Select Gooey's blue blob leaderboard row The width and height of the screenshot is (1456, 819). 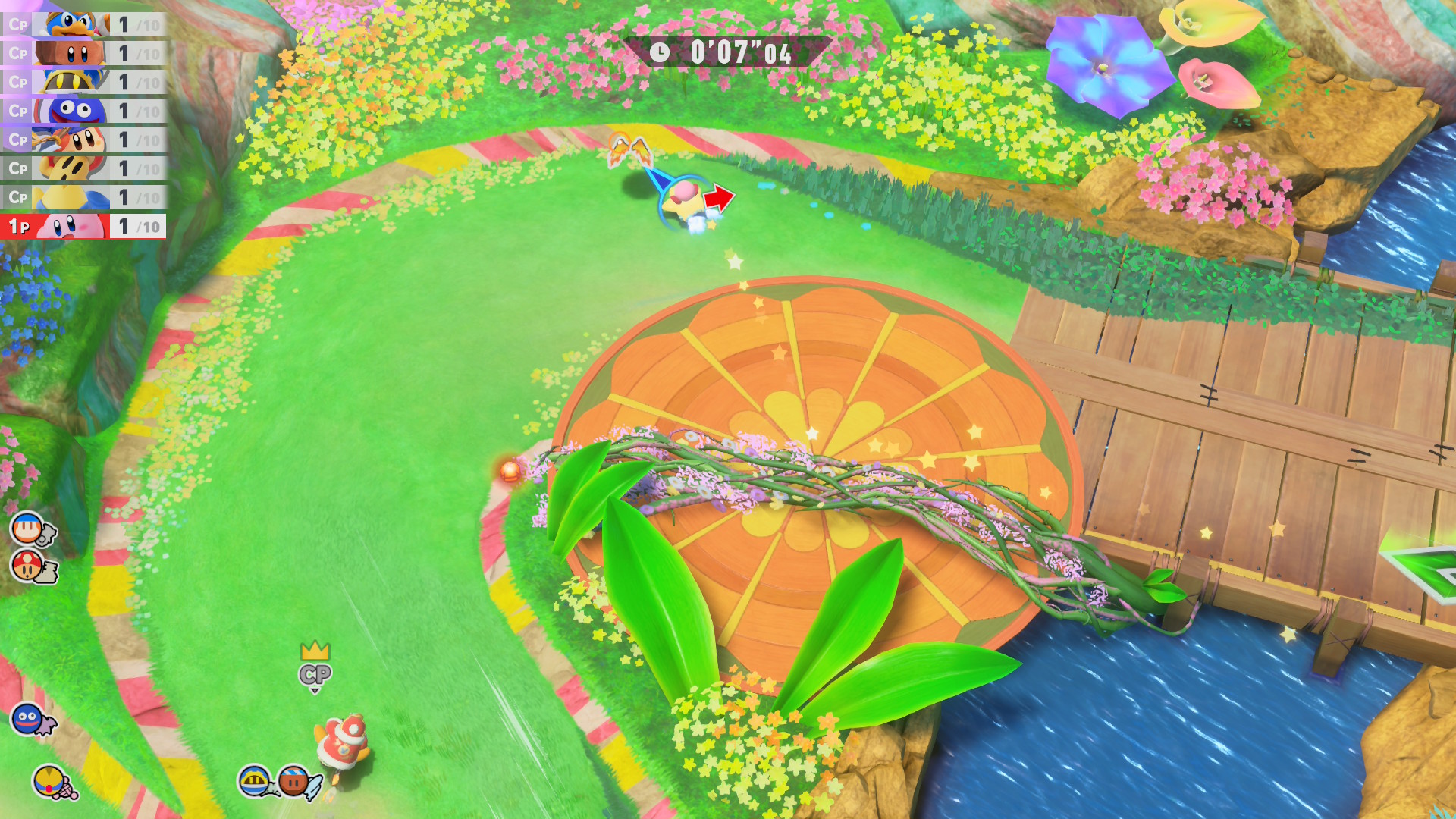pos(83,111)
